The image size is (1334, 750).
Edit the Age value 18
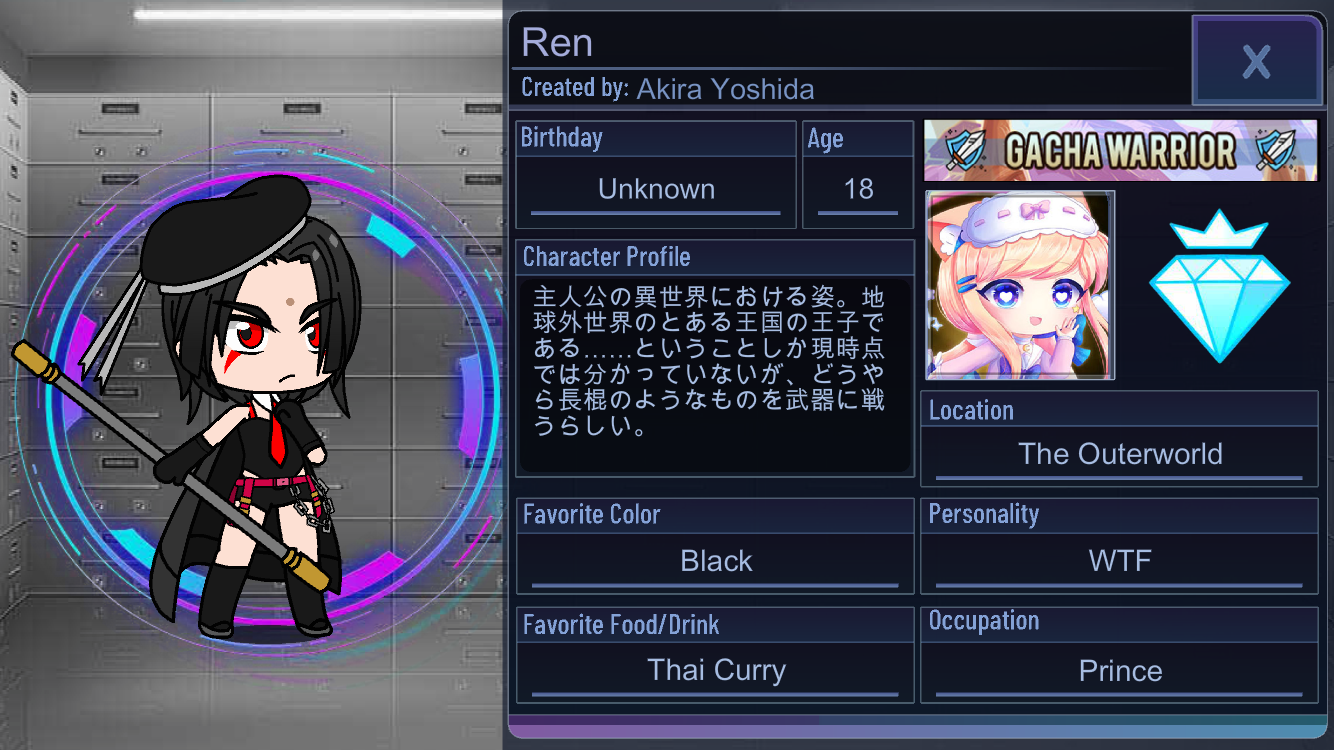(858, 189)
